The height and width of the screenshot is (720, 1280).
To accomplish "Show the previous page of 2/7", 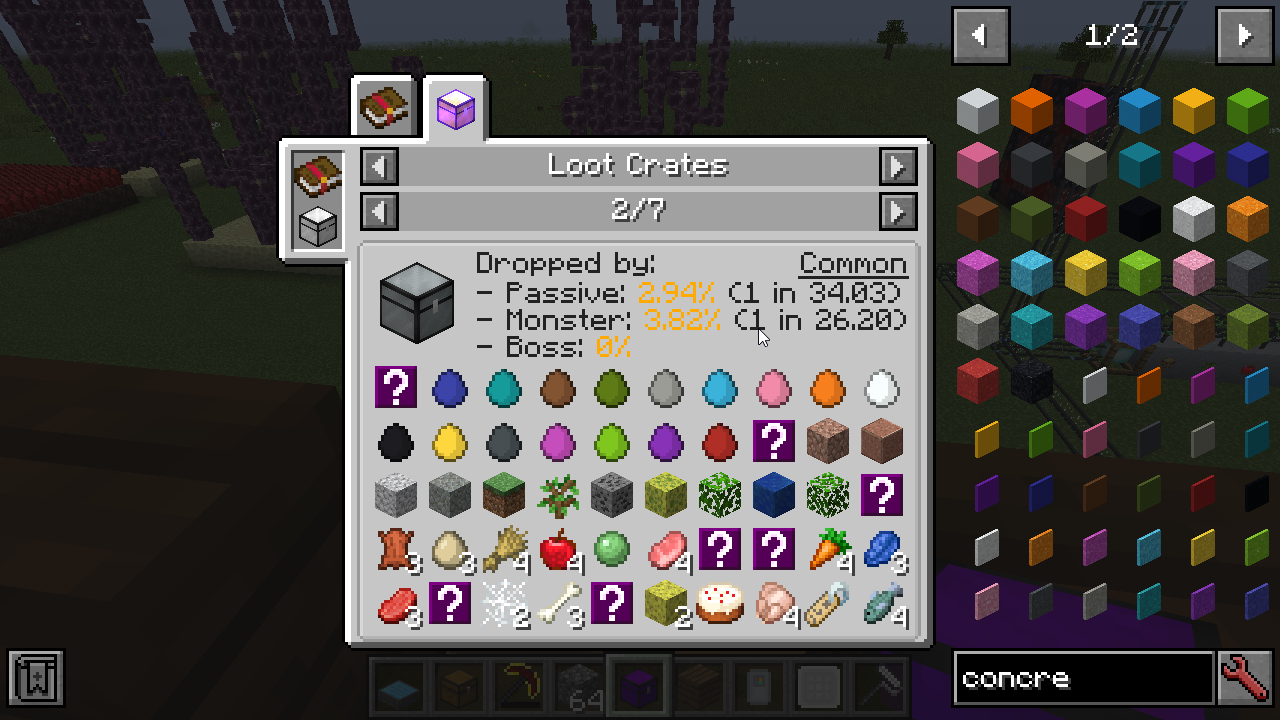I will click(379, 211).
